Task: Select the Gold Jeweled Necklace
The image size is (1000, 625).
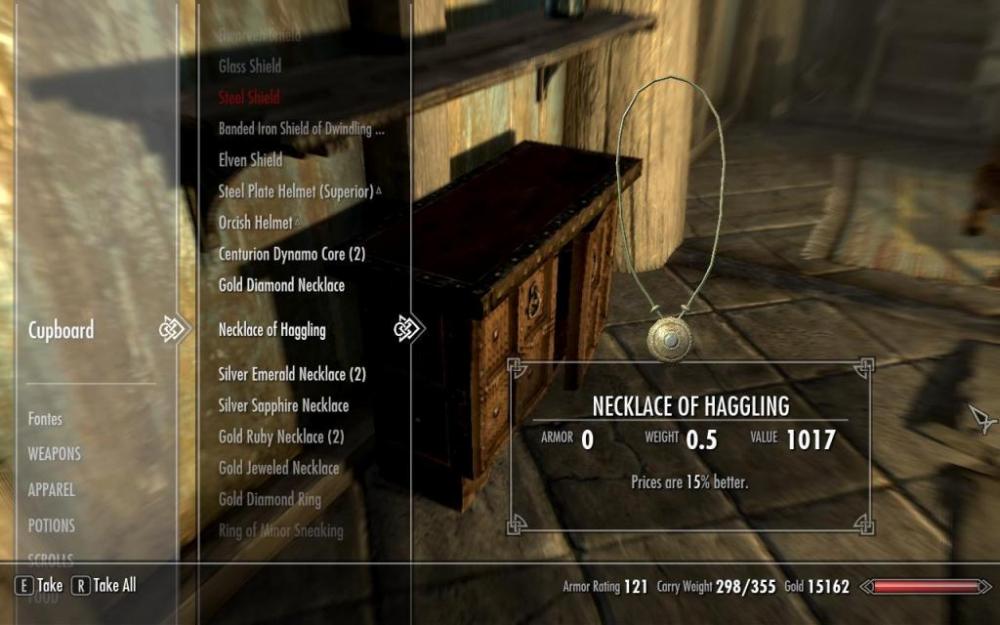Action: tap(278, 468)
